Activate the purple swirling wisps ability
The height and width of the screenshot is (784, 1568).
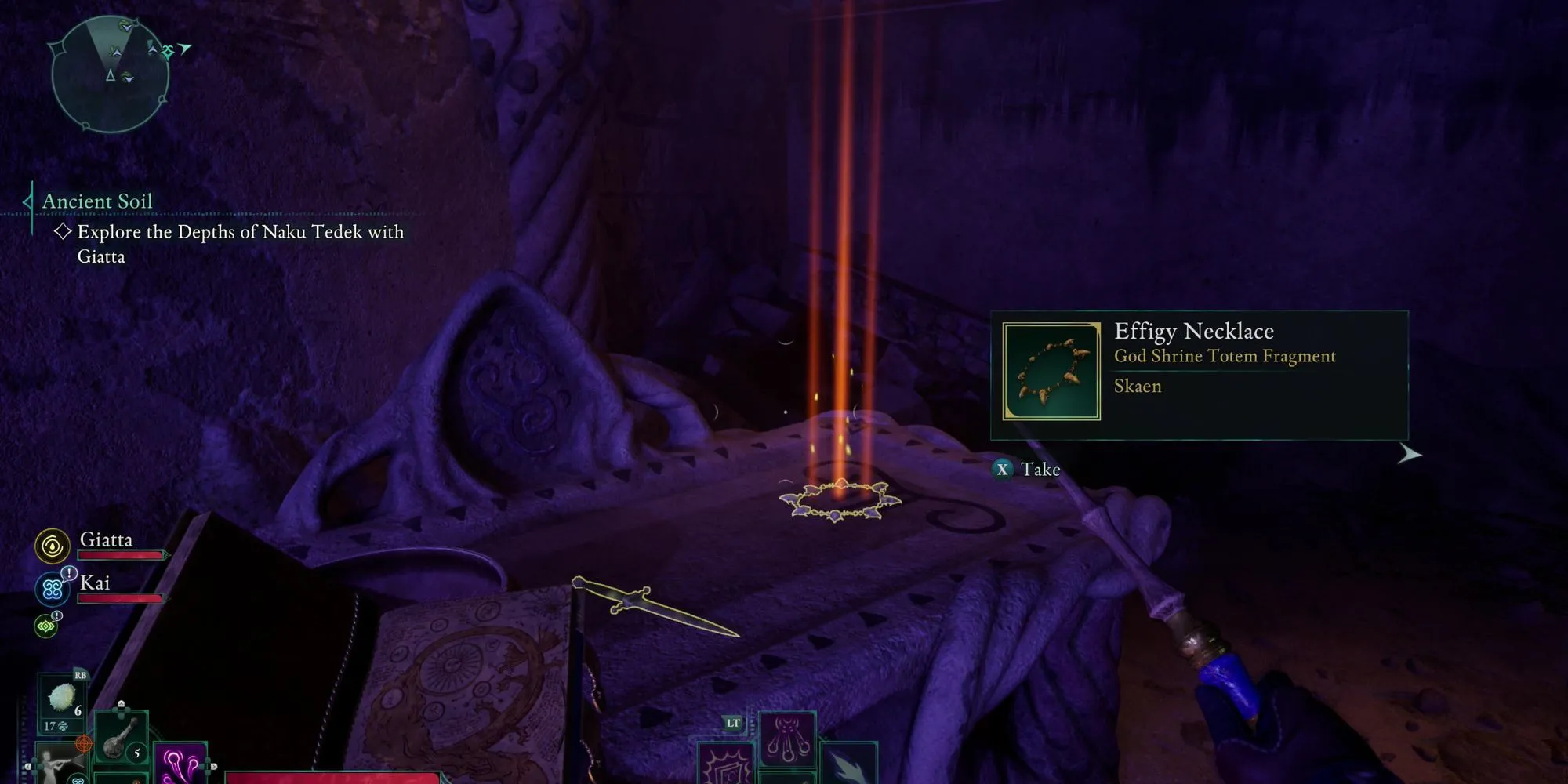coord(180,764)
